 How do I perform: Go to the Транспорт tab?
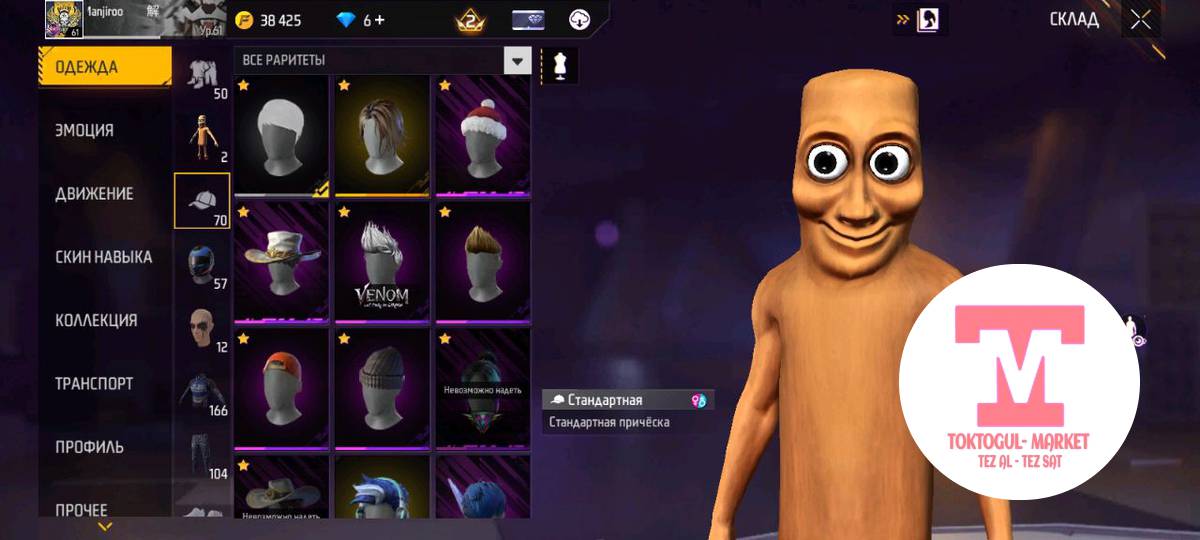[94, 383]
